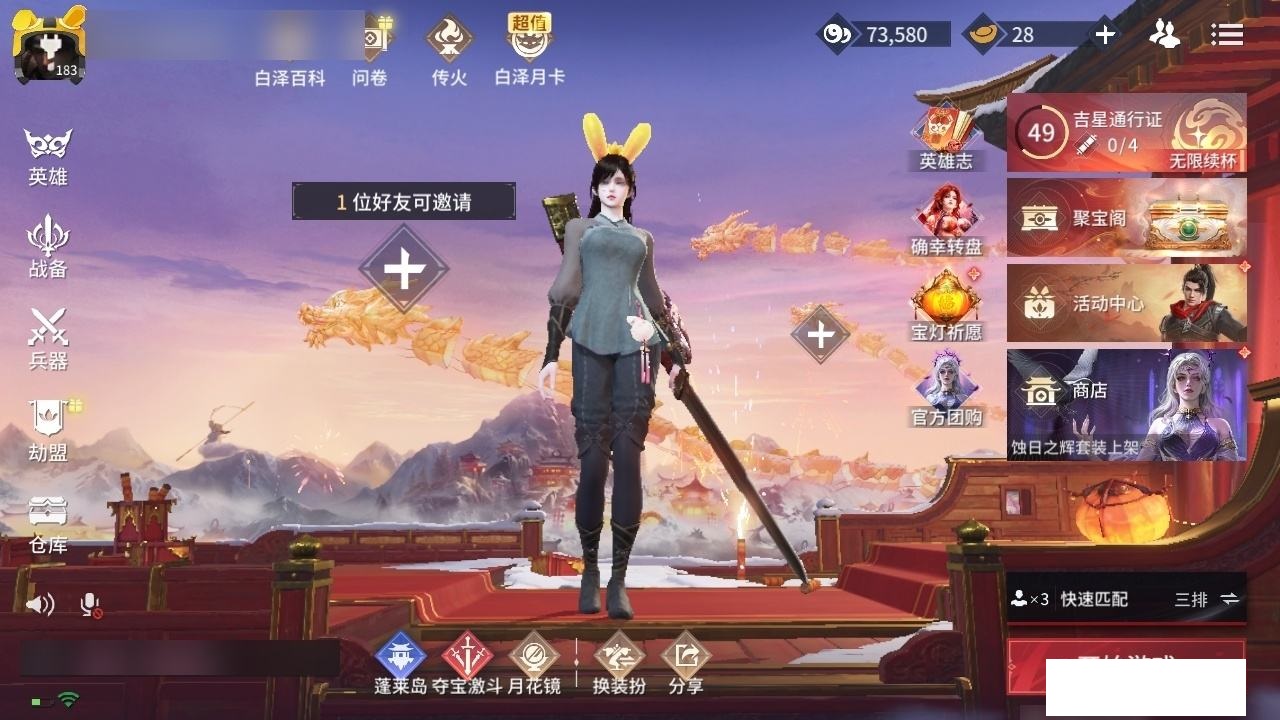
Task: Open the 兵器 weapons menu
Action: 48,337
